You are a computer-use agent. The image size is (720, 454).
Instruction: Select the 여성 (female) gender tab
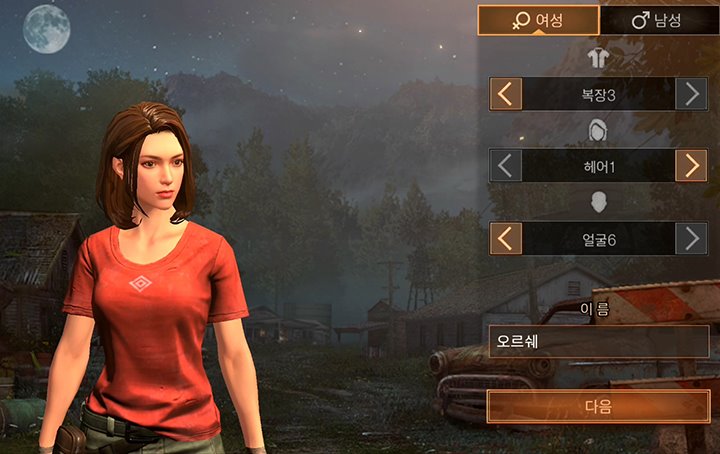pyautogui.click(x=538, y=20)
